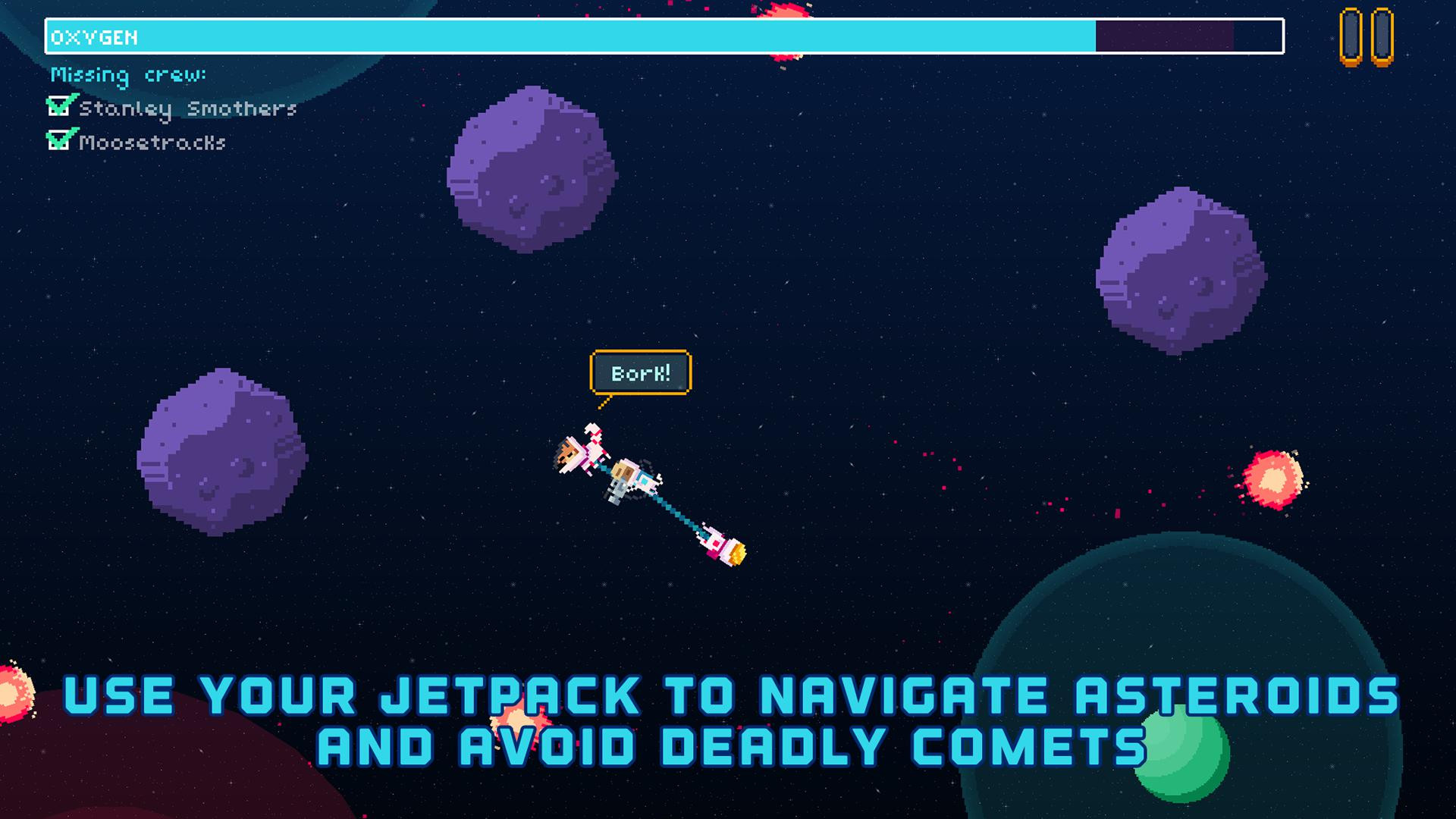Select Moosetracks in the missing crew list
Screen dimensions: 1456x819
[152, 143]
